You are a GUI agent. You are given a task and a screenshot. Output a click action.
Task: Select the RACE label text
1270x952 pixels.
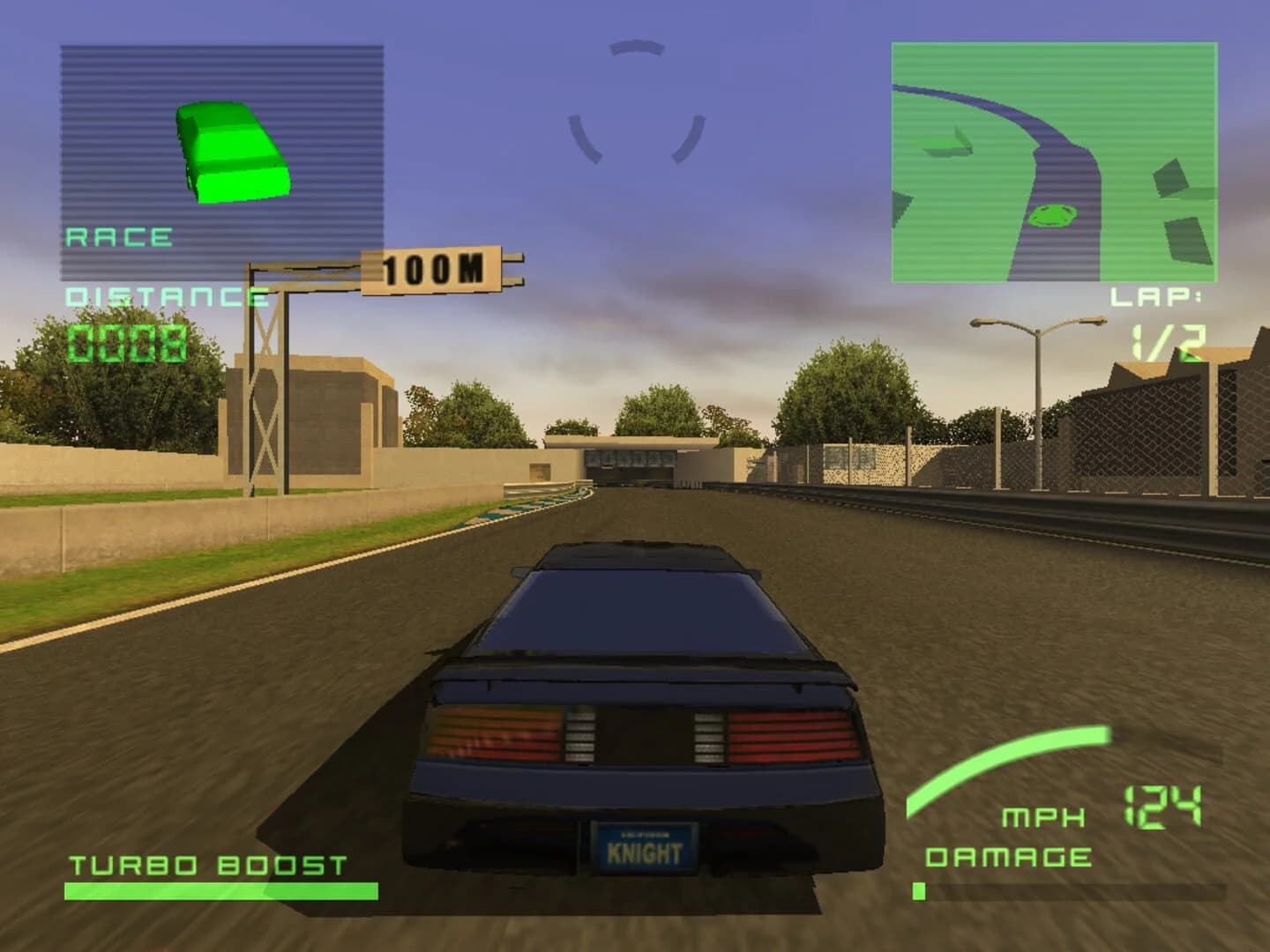click(119, 236)
